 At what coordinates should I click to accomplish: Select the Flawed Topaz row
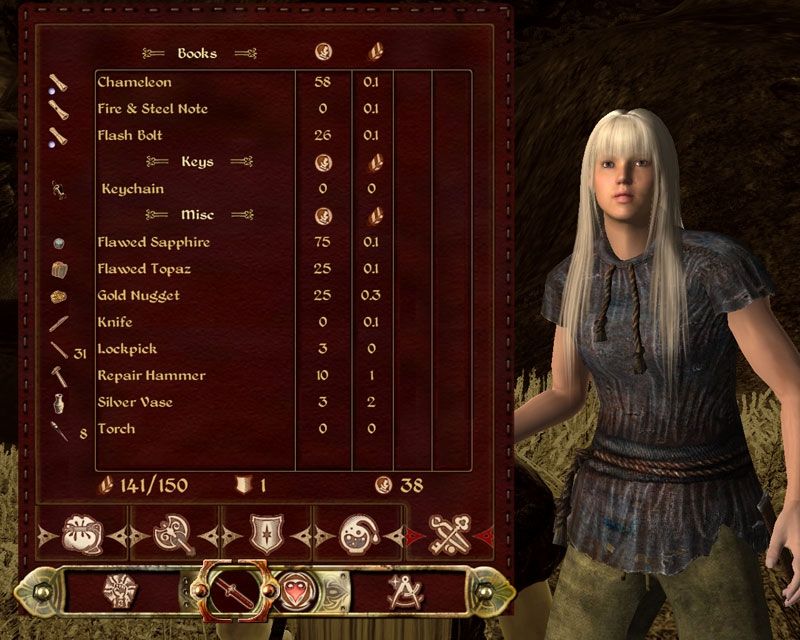[x=144, y=269]
